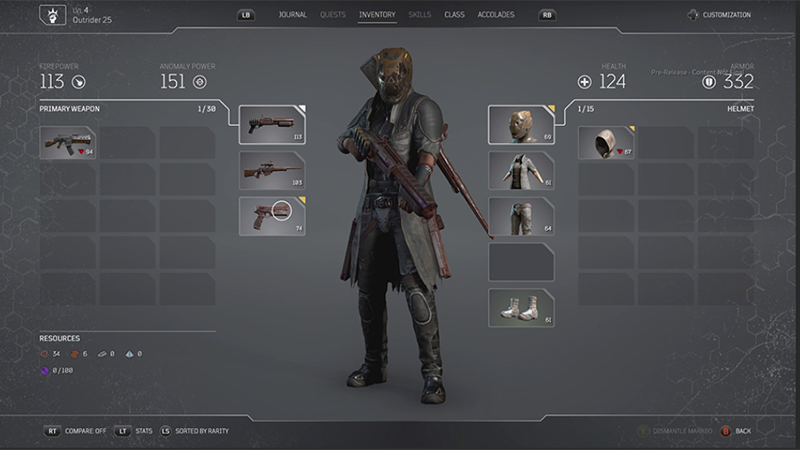The height and width of the screenshot is (450, 800).
Task: Switch to the Quests tab
Action: 333,15
